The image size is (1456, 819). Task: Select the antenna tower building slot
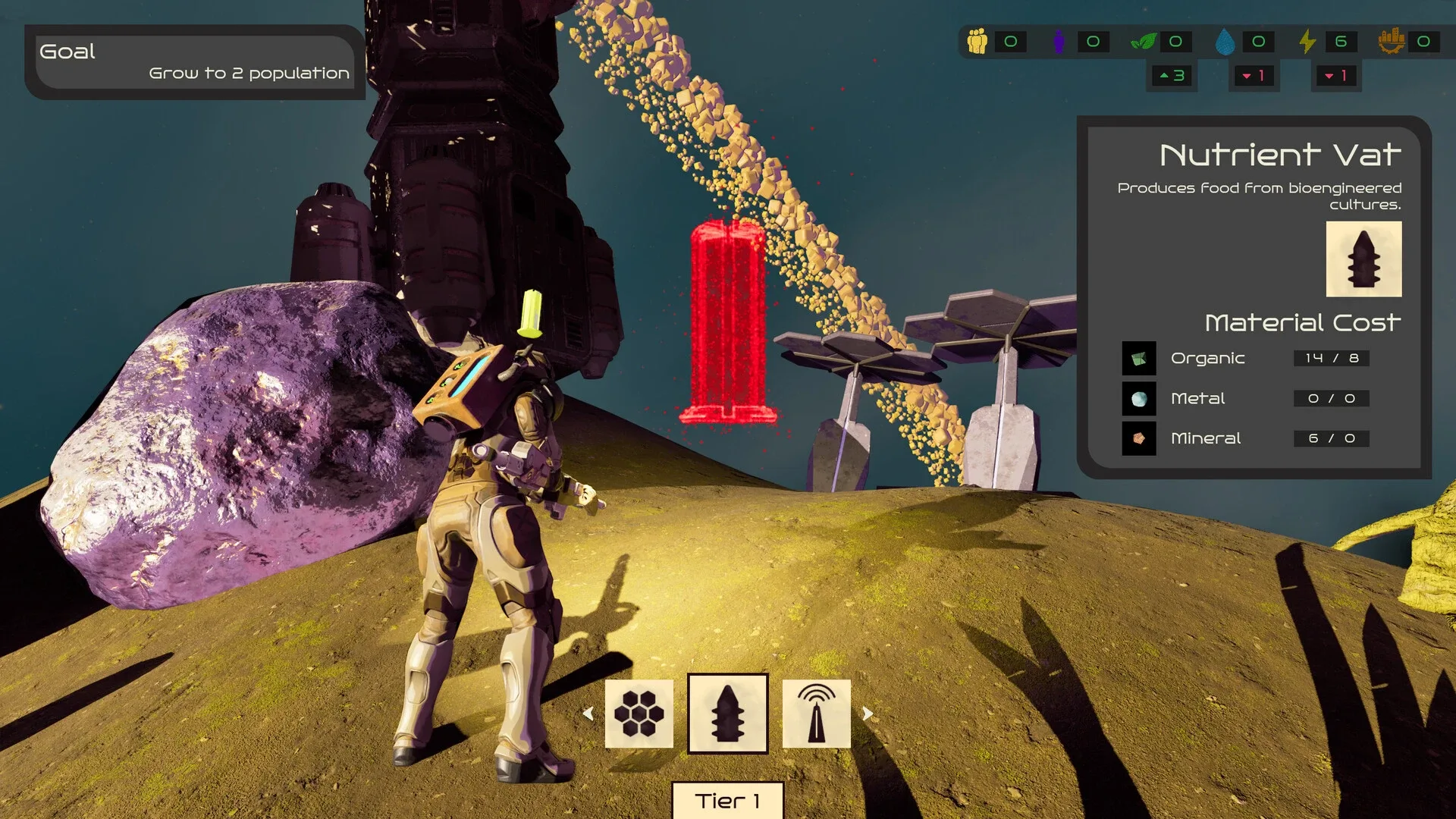(x=816, y=714)
